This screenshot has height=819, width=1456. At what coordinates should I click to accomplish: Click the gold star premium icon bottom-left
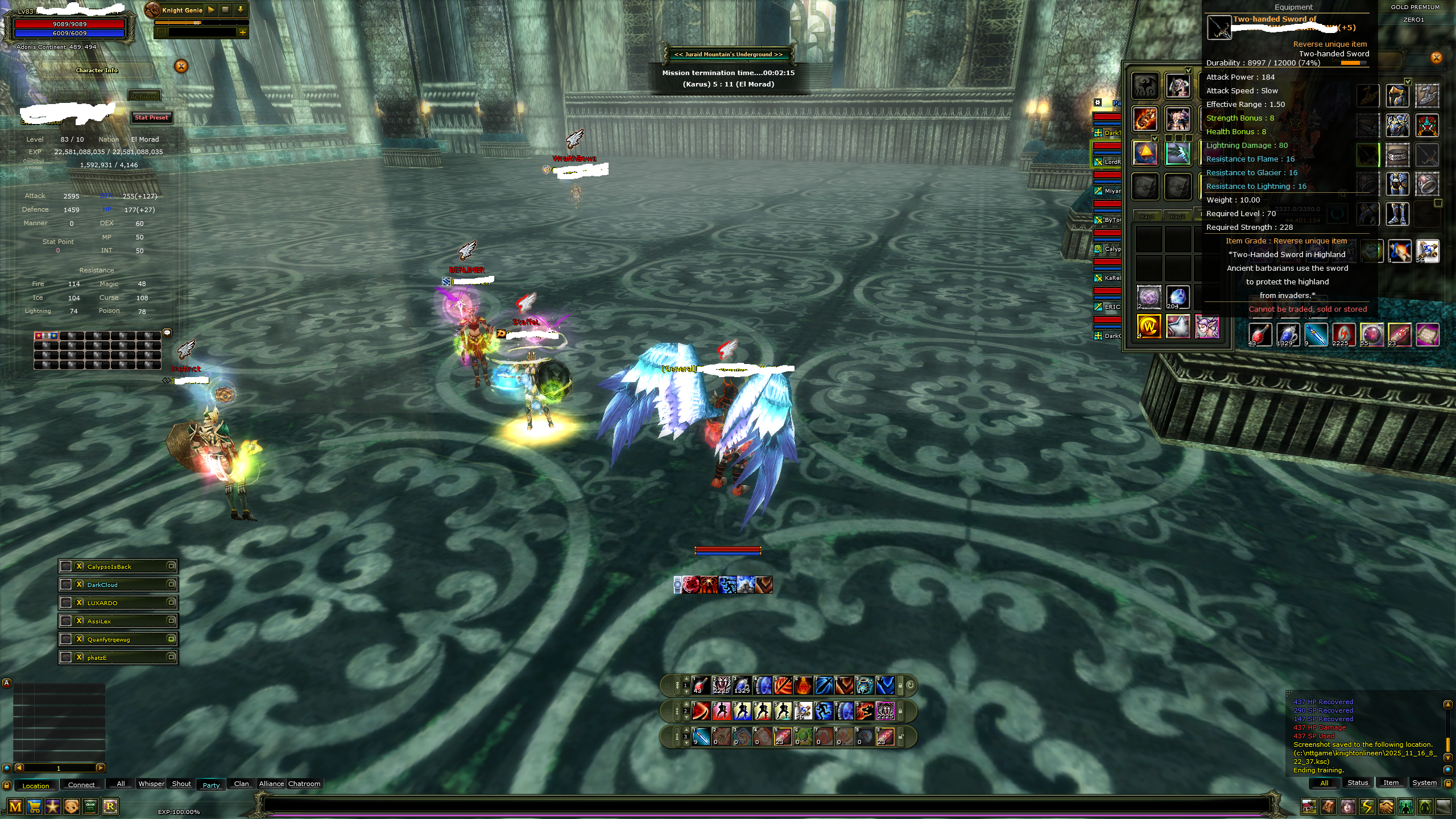53,806
